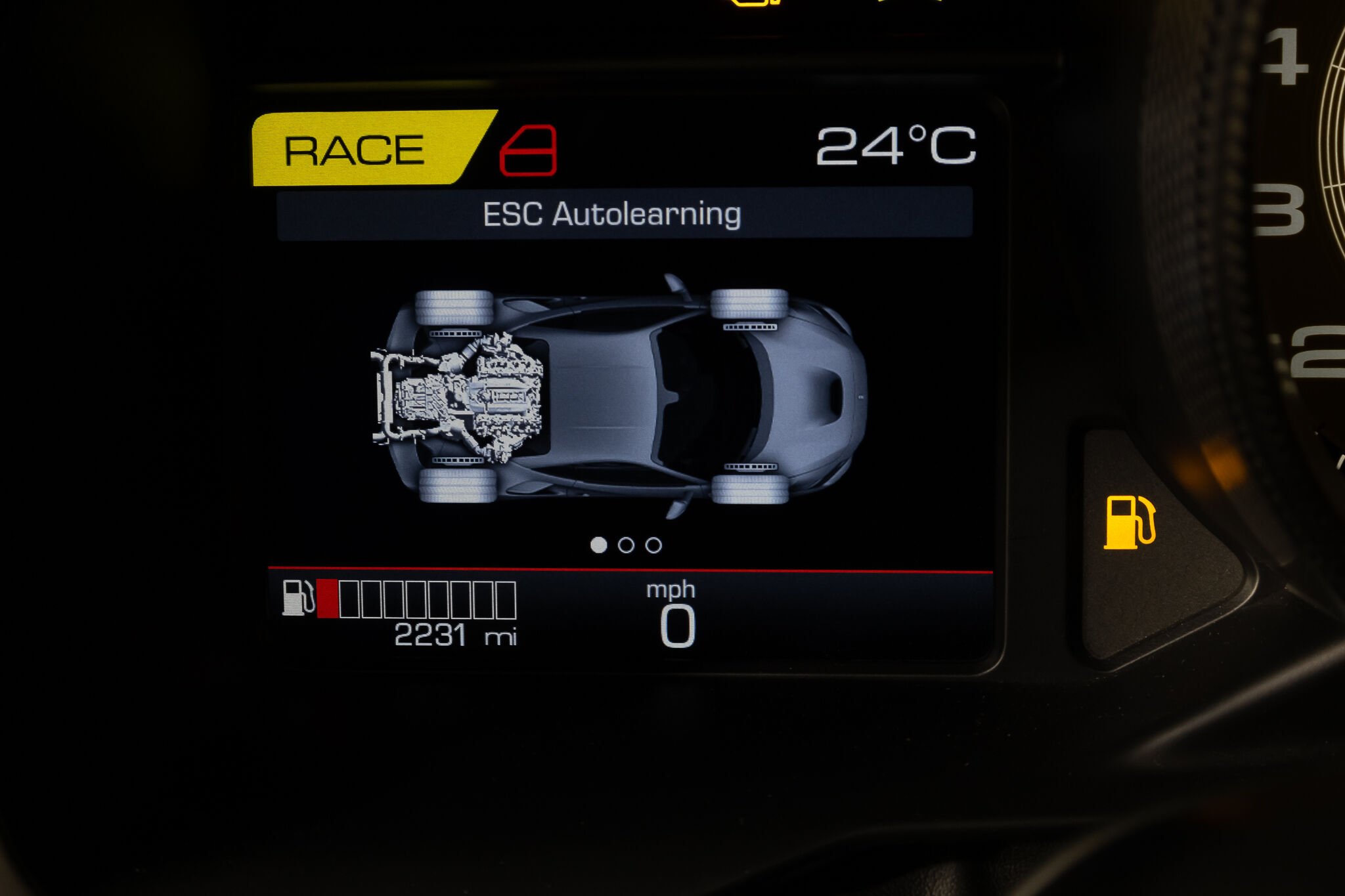The height and width of the screenshot is (896, 1345).
Task: Click the red open-door warning icon
Action: point(528,150)
